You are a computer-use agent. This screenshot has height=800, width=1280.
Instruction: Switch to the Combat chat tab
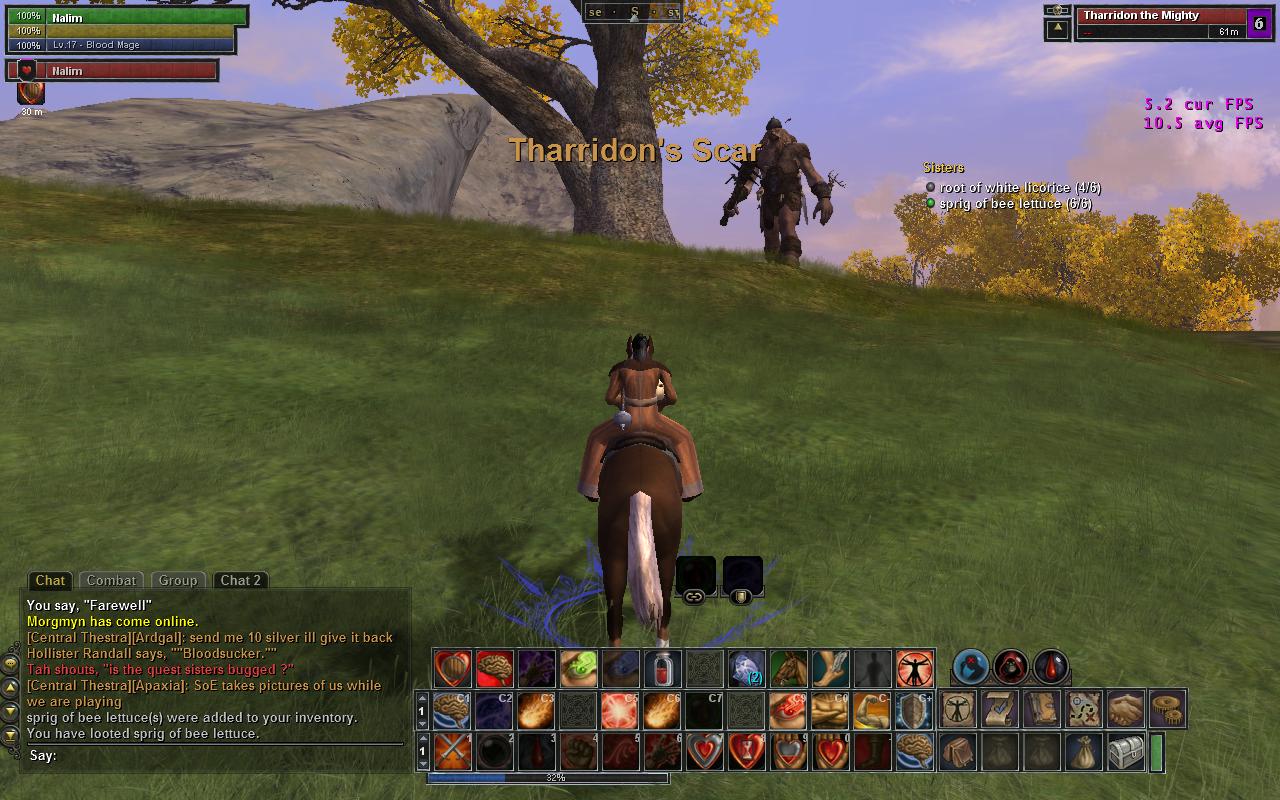[x=111, y=580]
